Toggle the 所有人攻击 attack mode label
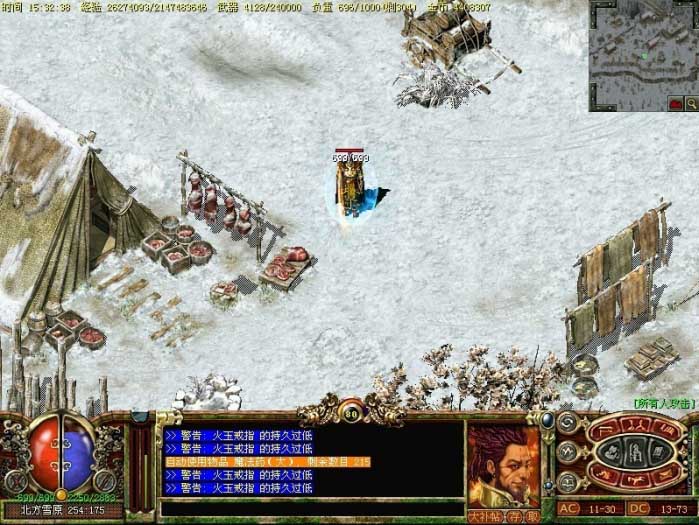The image size is (699, 525). (663, 402)
